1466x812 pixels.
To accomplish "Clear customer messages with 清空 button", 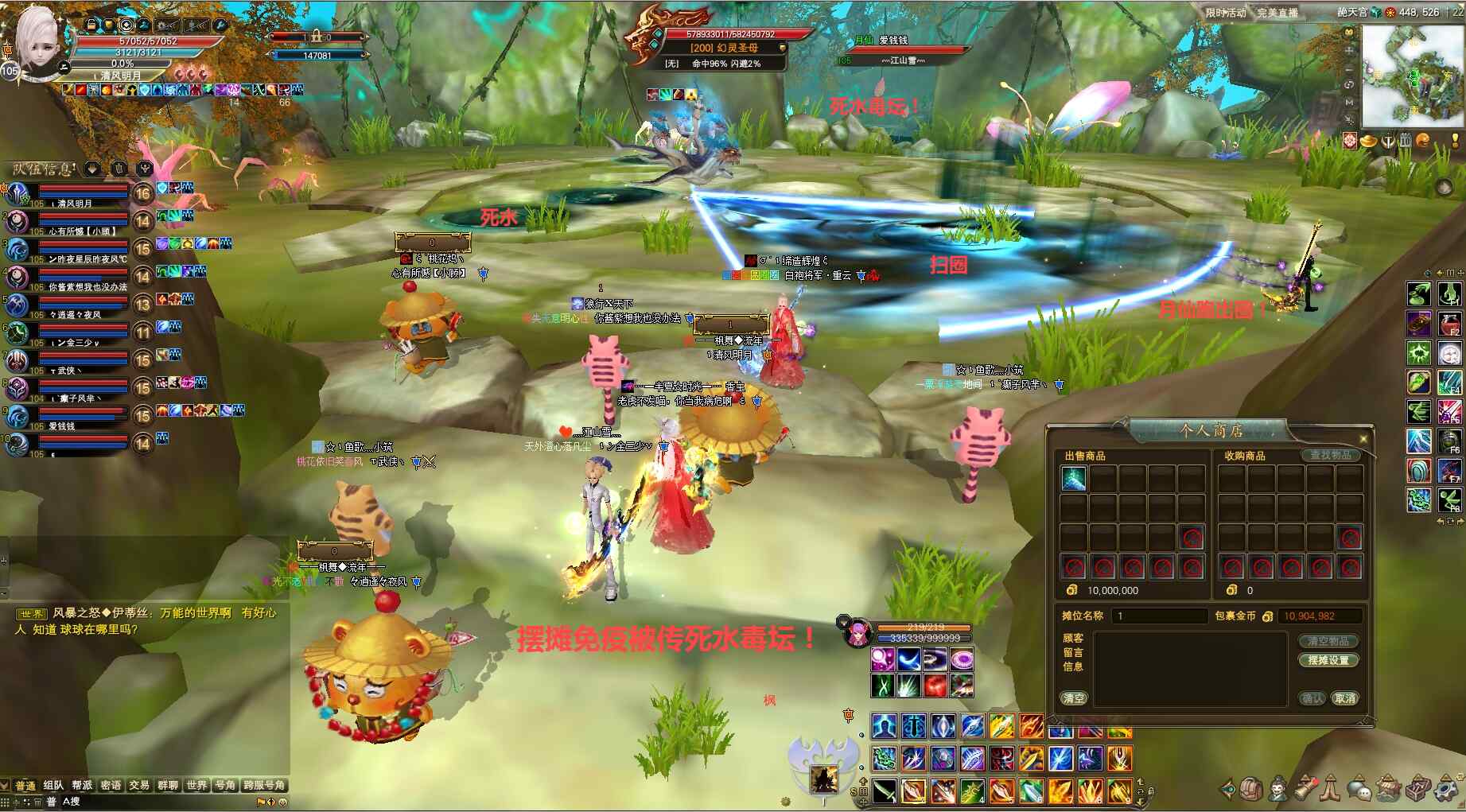I will click(1073, 698).
